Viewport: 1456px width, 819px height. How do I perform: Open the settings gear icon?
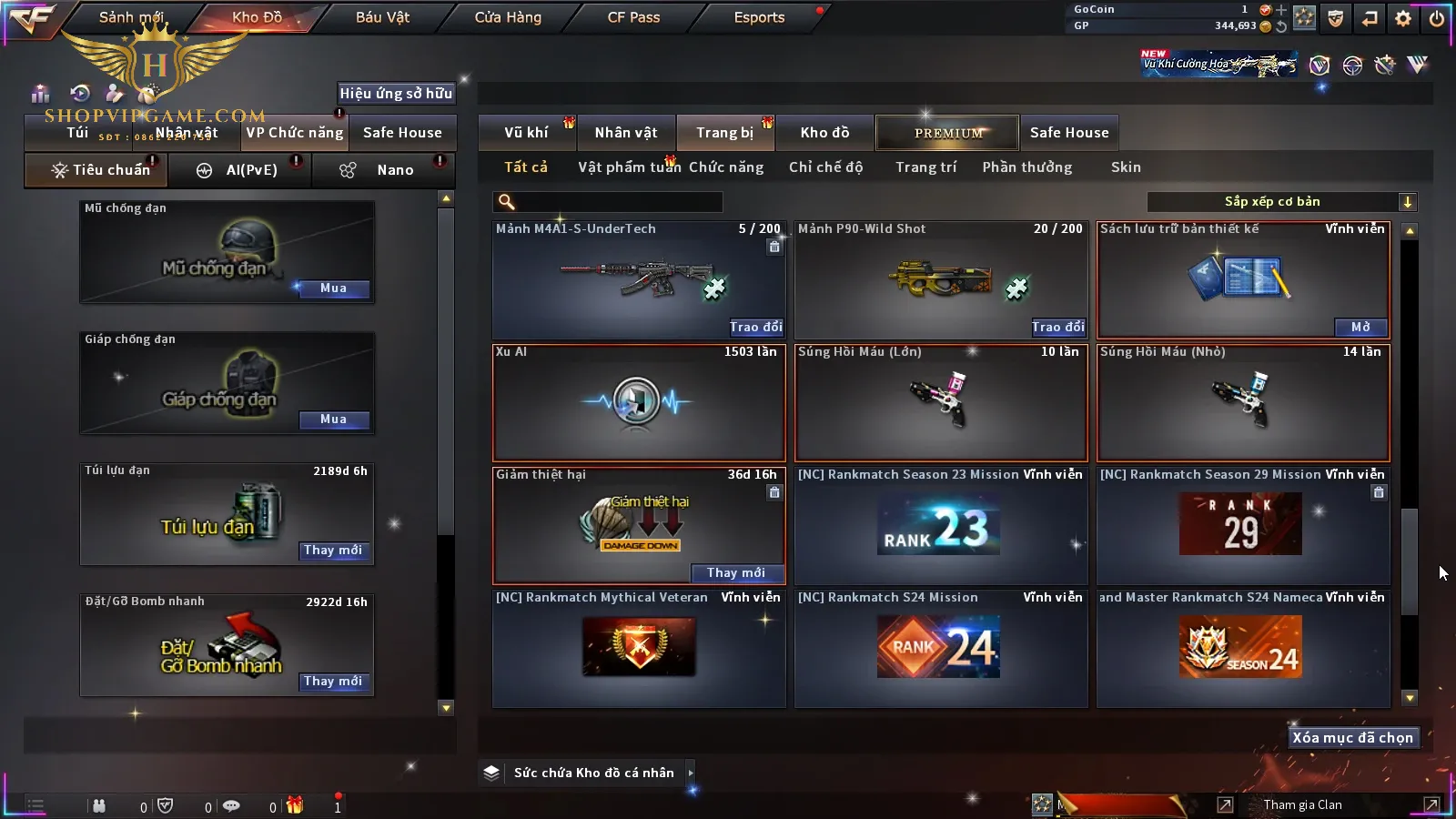click(x=1402, y=18)
